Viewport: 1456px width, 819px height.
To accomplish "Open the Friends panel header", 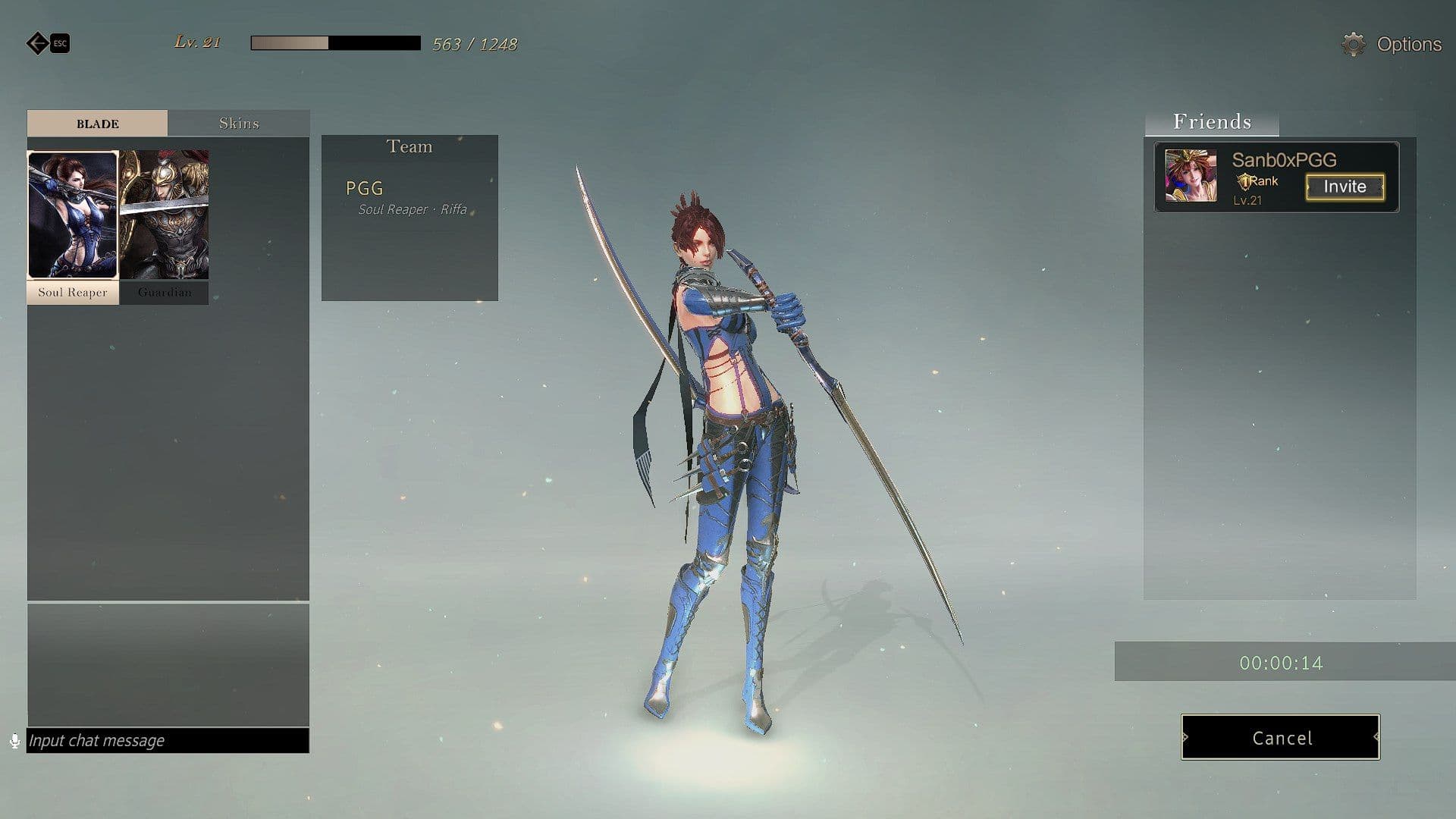I will coord(1212,122).
